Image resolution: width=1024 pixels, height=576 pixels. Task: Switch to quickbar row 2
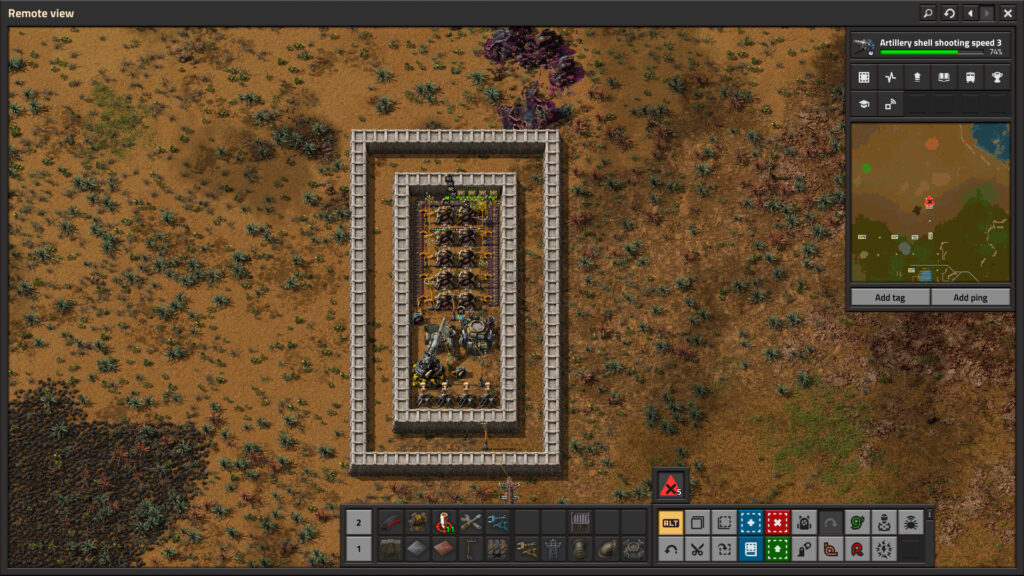(x=359, y=521)
